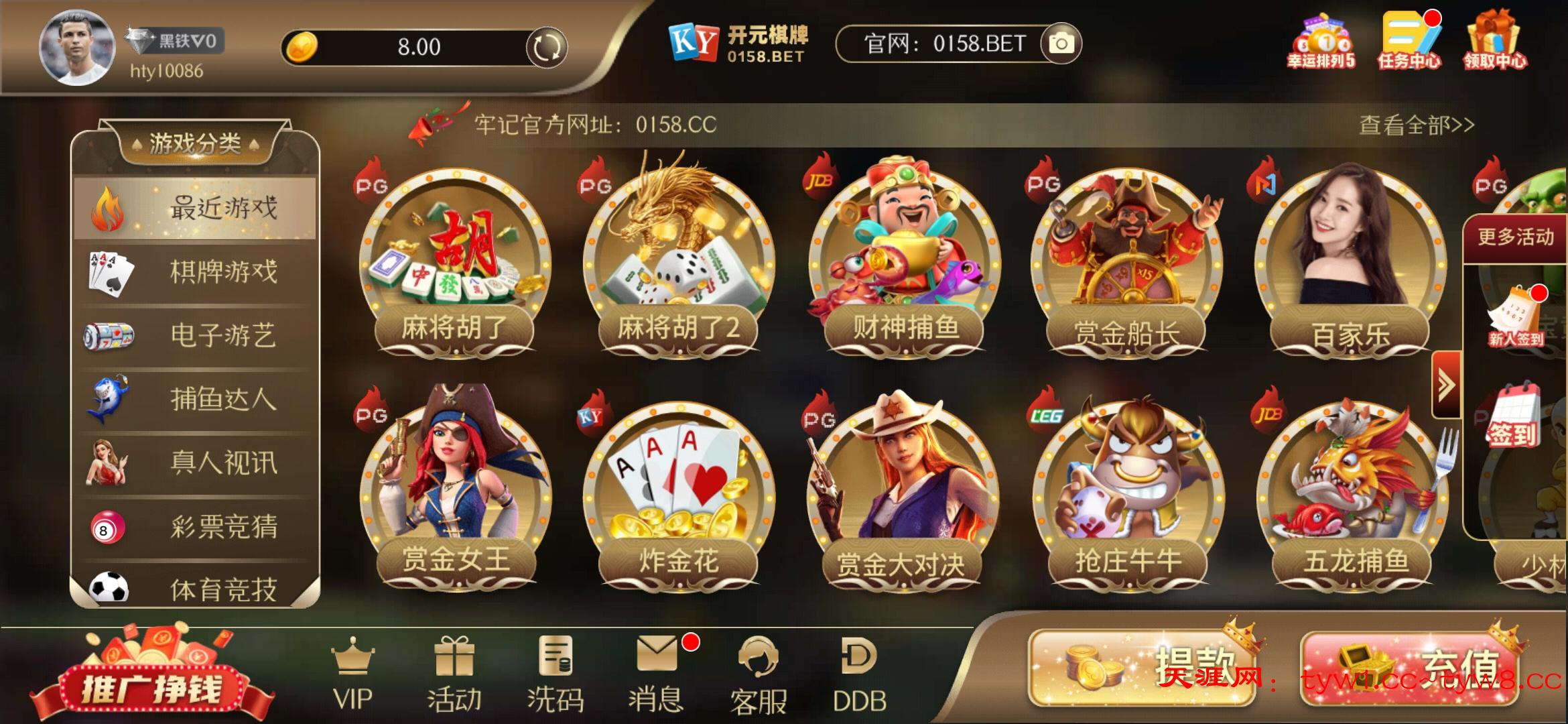1568x724 pixels.
Task: Play 财神捕鱼 game
Action: click(x=905, y=261)
